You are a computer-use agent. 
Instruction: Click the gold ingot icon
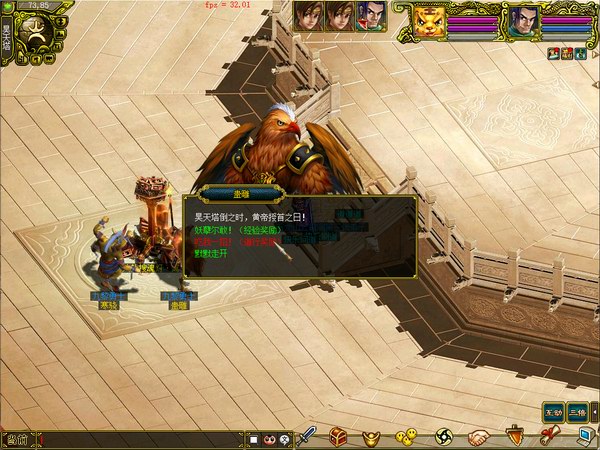pos(371,437)
